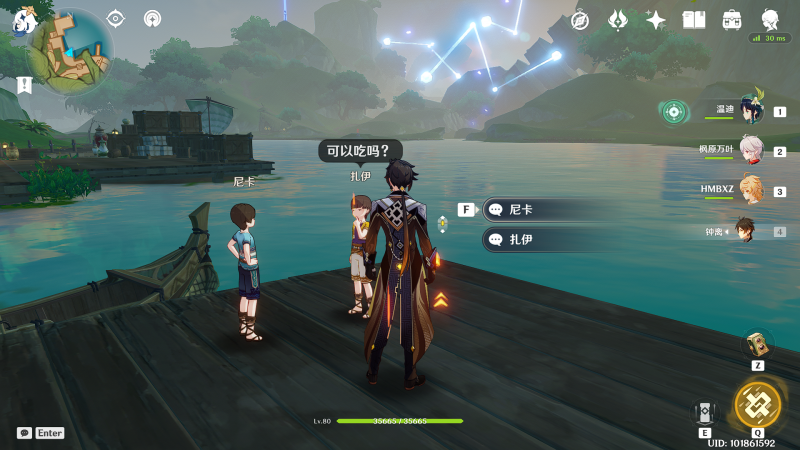This screenshot has width=800, height=450.
Task: Open the Battle Pass icon
Action: tap(732, 20)
